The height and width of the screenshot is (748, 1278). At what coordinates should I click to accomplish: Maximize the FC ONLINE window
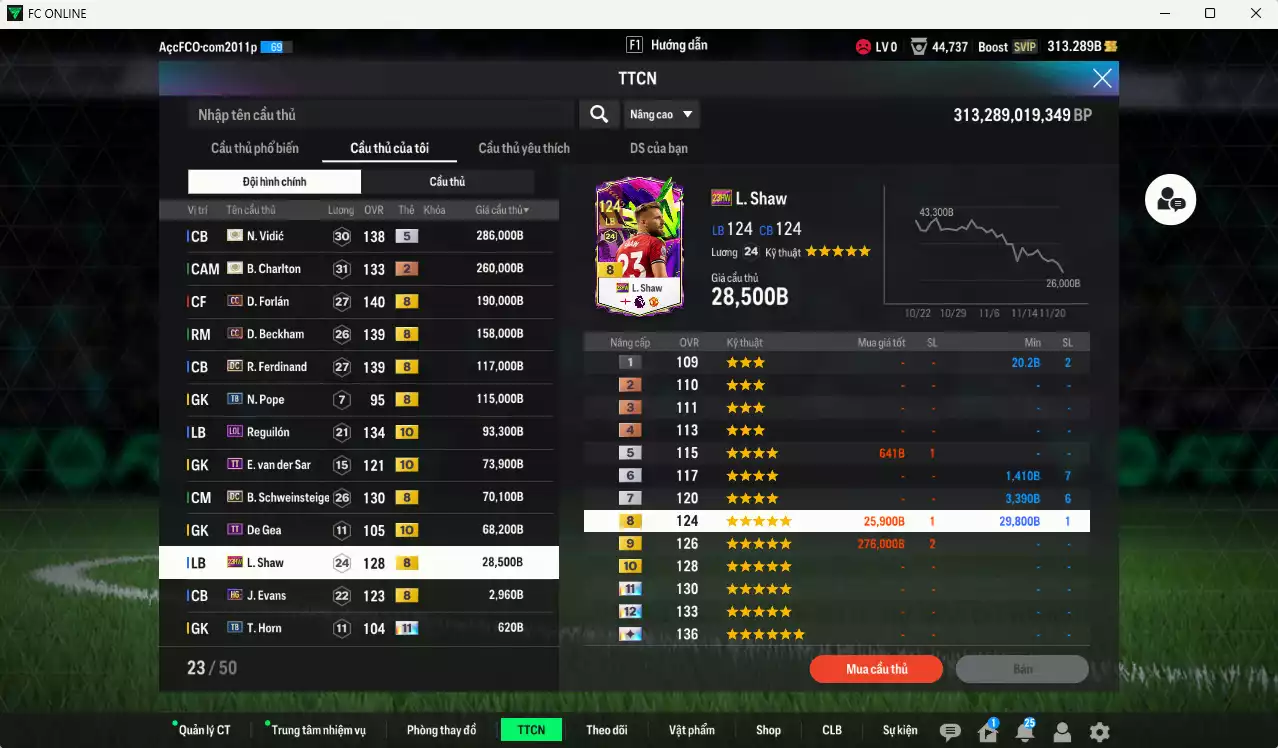[1210, 13]
